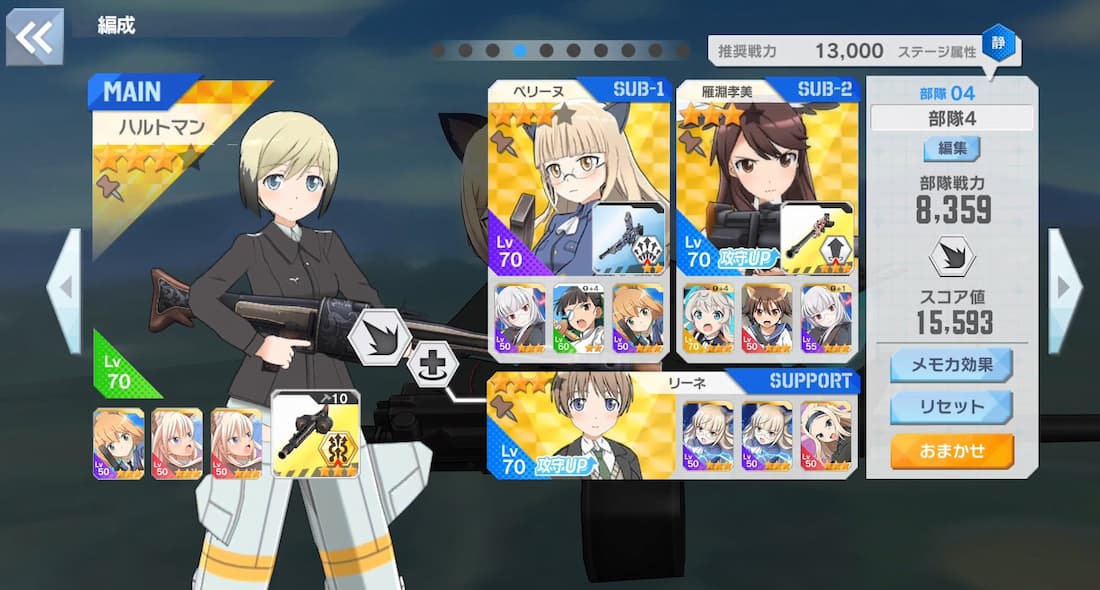Image resolution: width=1100 pixels, height=590 pixels.
Task: Select the Lv 70 memory card under SUB-2
Action: click(x=707, y=318)
